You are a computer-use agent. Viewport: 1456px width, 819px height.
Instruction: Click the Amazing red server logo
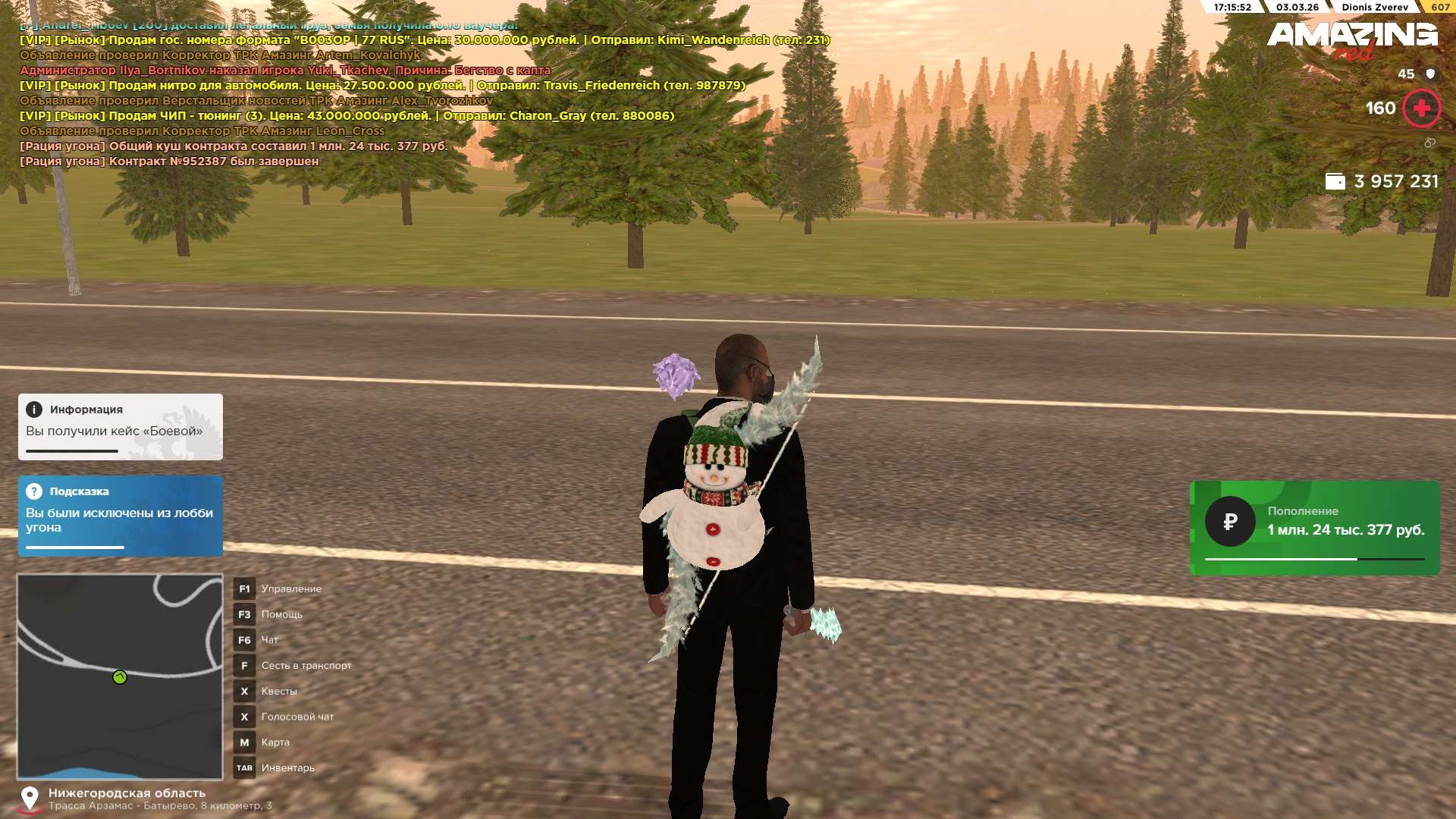point(1351,39)
